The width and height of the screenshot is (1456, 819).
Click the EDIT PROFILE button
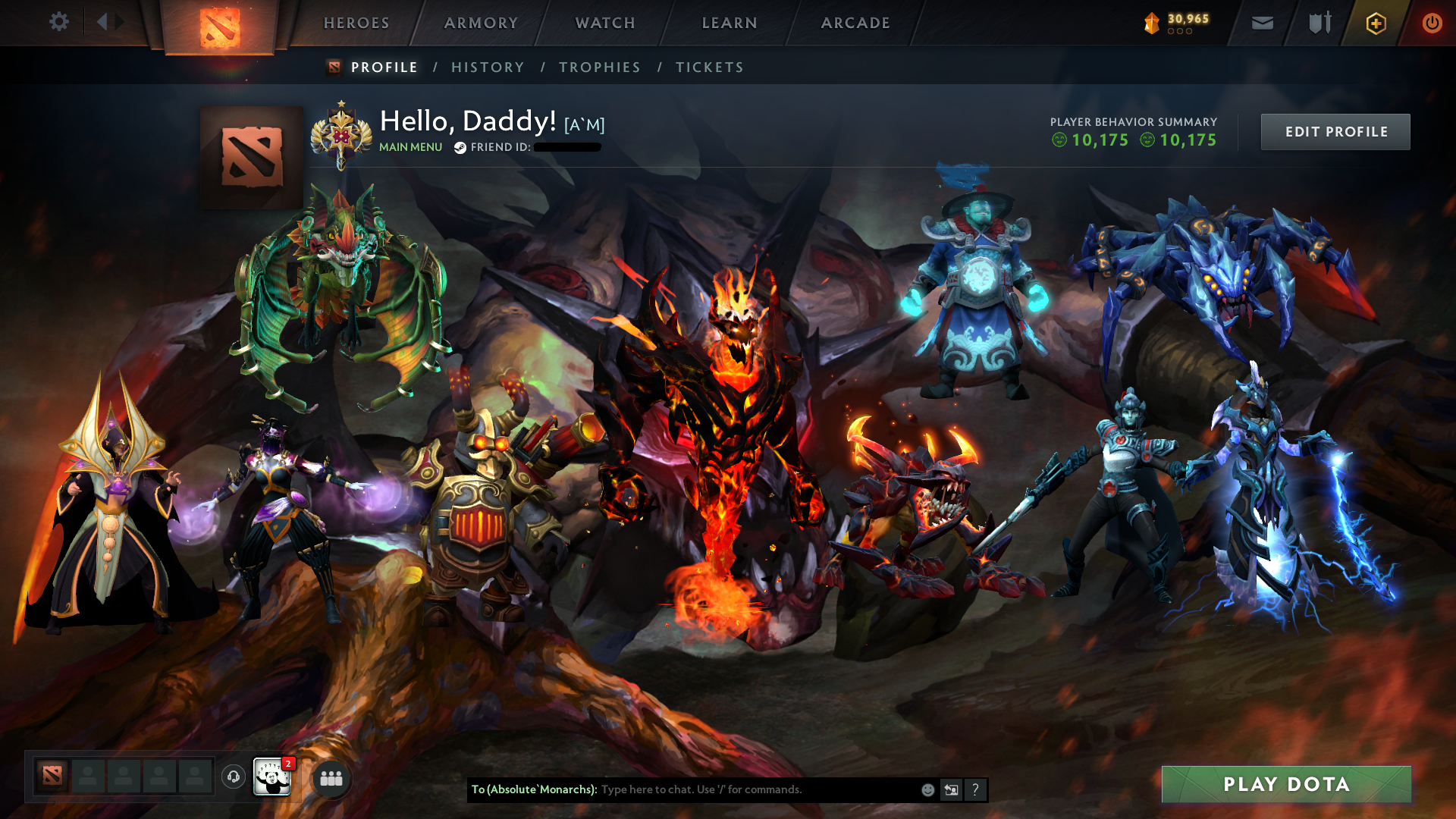coord(1335,131)
